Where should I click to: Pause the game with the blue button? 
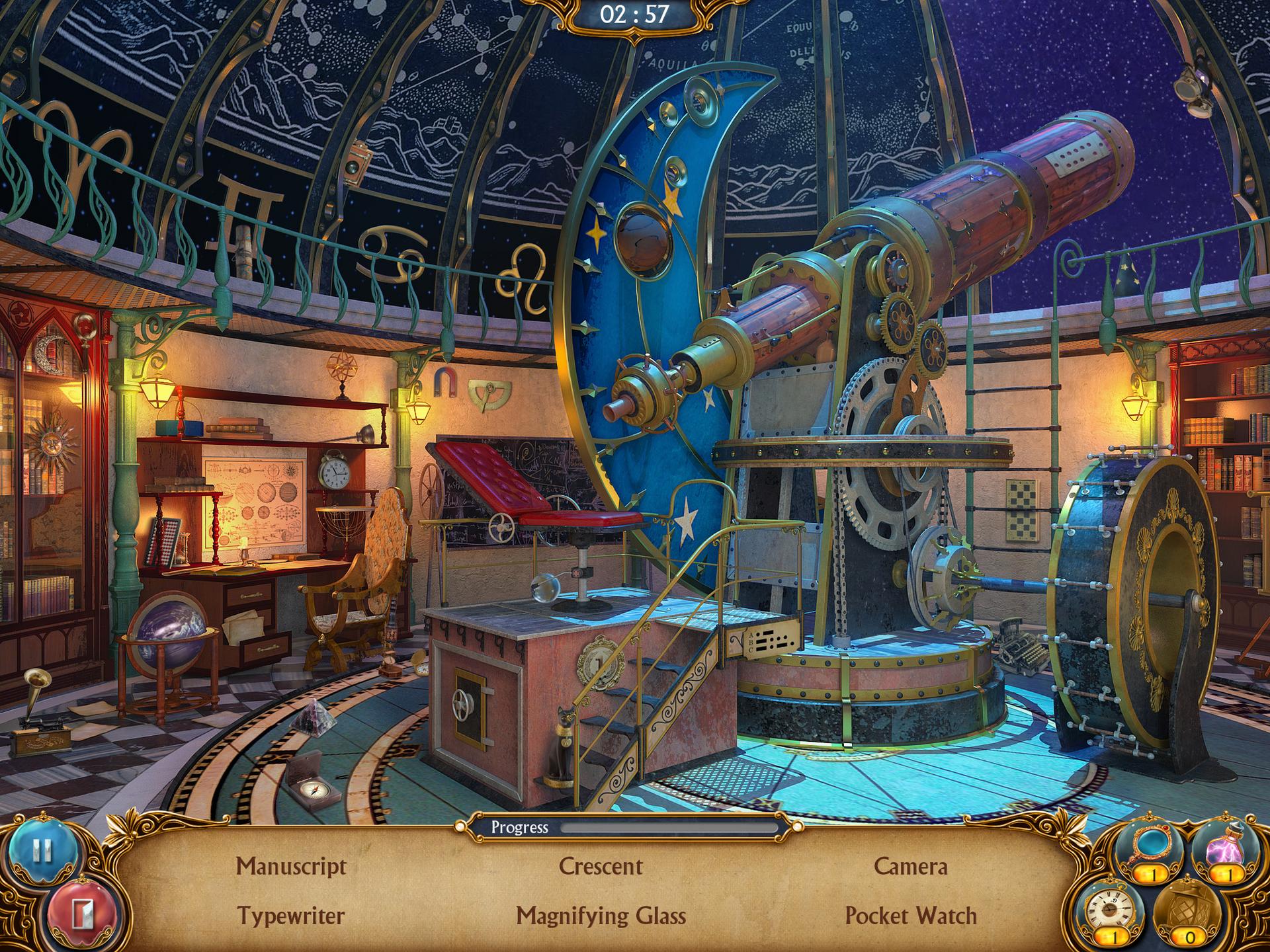pos(42,851)
